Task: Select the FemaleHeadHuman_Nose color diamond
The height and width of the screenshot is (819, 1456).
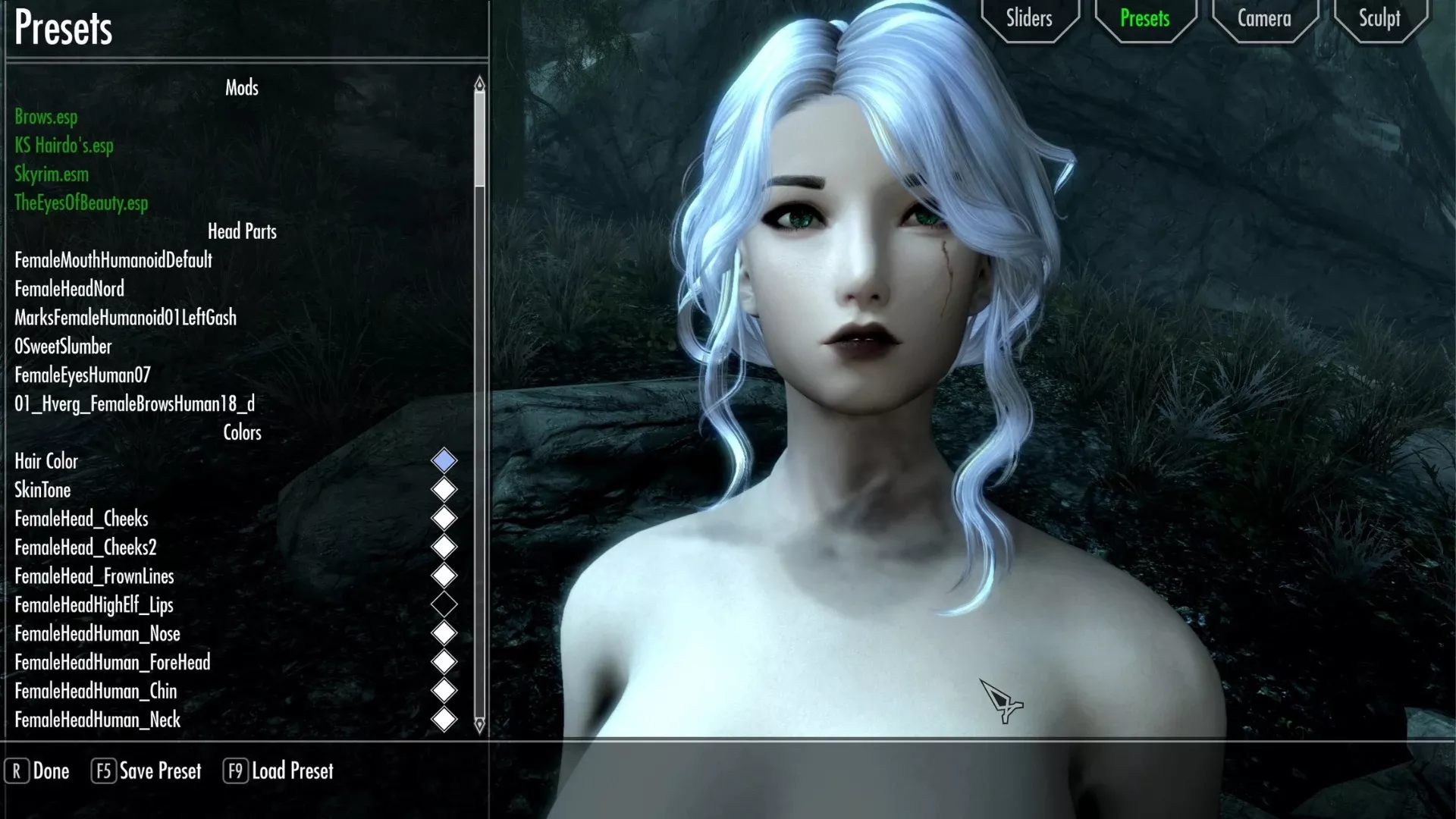Action: click(x=444, y=633)
